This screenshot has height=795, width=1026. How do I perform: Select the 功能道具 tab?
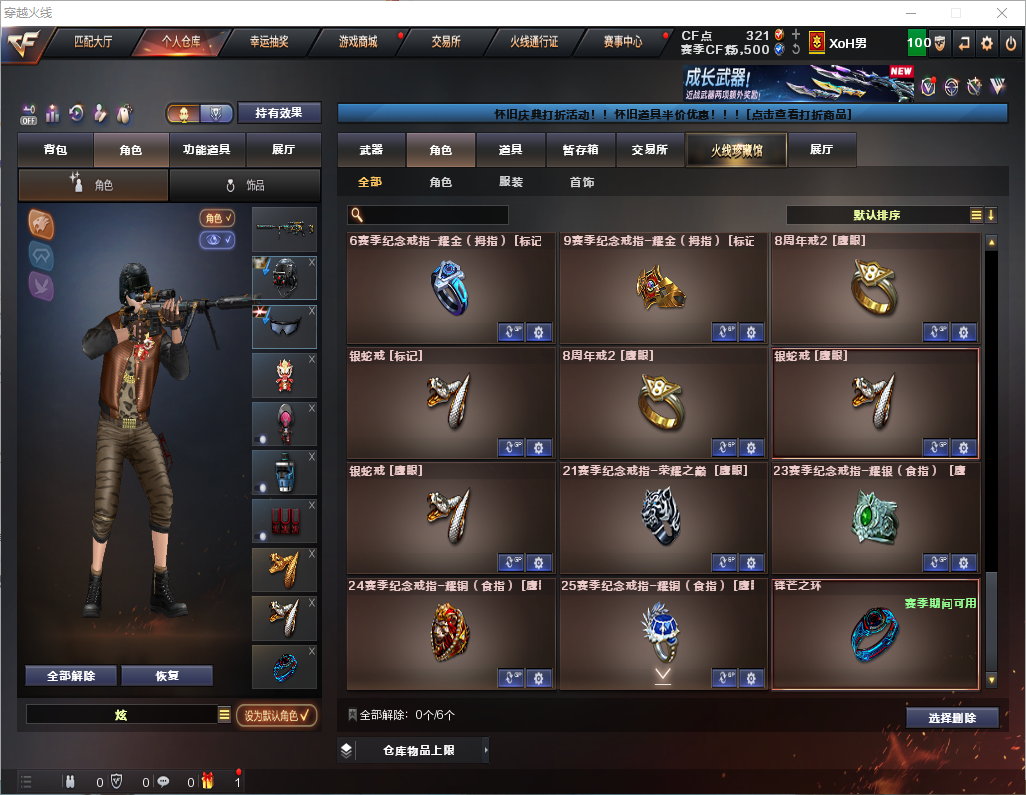207,150
